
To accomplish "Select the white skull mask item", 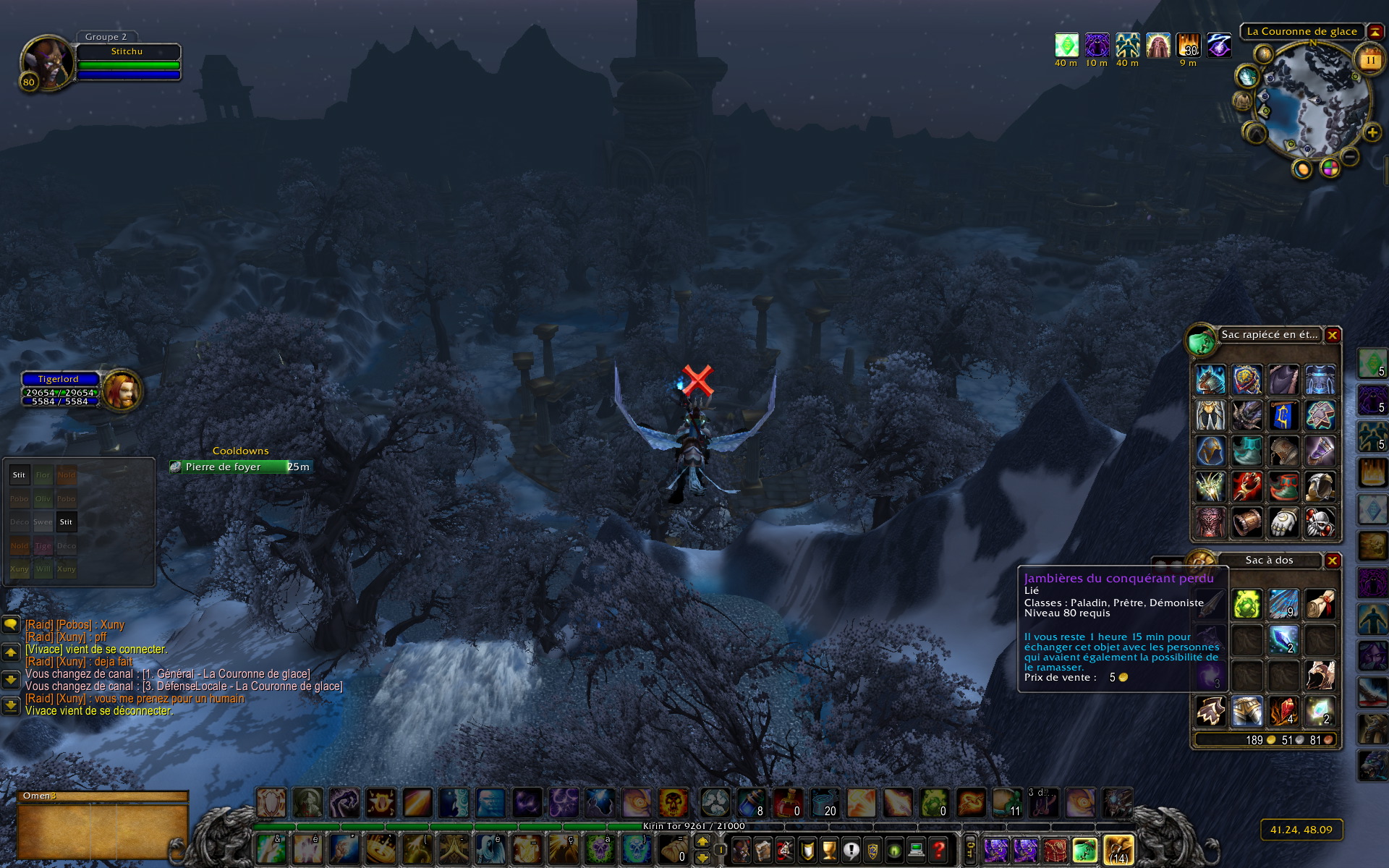I will click(1320, 522).
